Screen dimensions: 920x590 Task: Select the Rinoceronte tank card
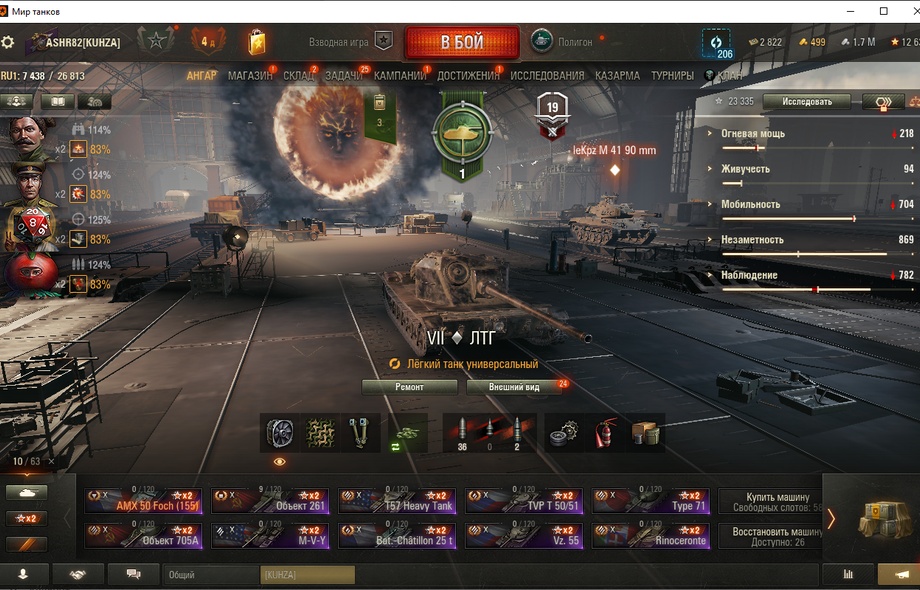click(x=651, y=536)
